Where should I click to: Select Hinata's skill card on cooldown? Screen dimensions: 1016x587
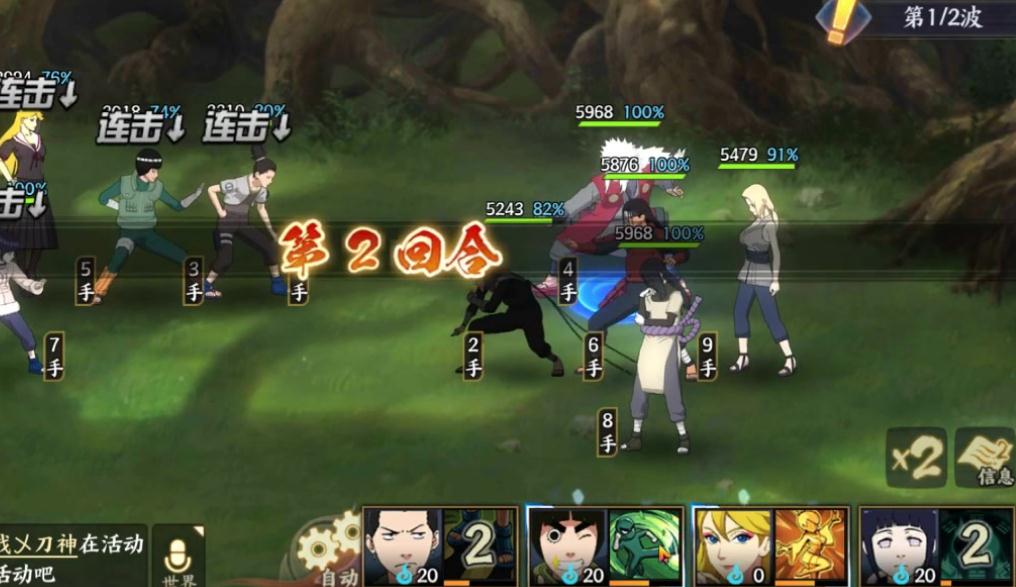pos(974,545)
